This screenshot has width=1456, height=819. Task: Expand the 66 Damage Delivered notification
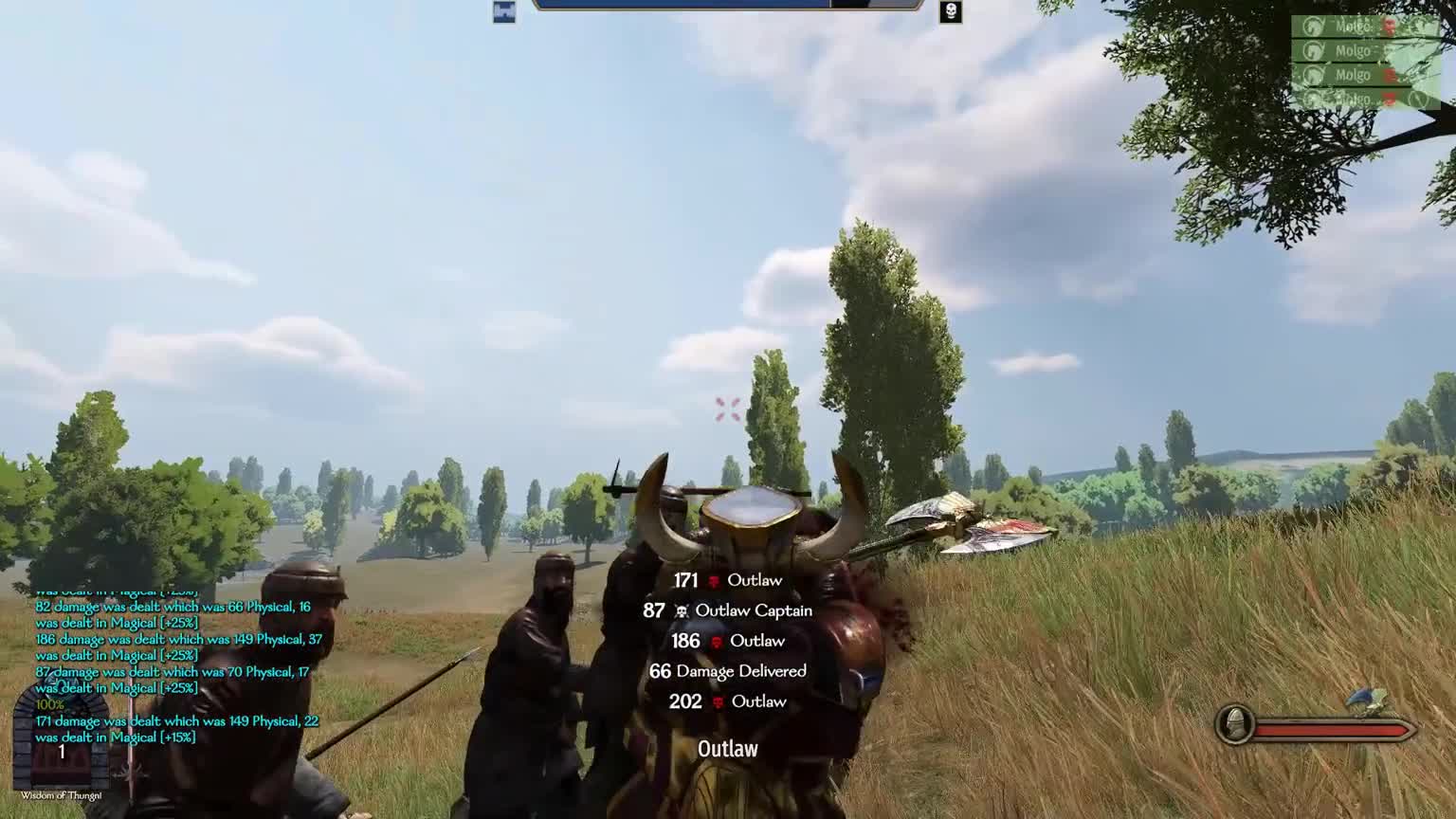pyautogui.click(x=728, y=671)
